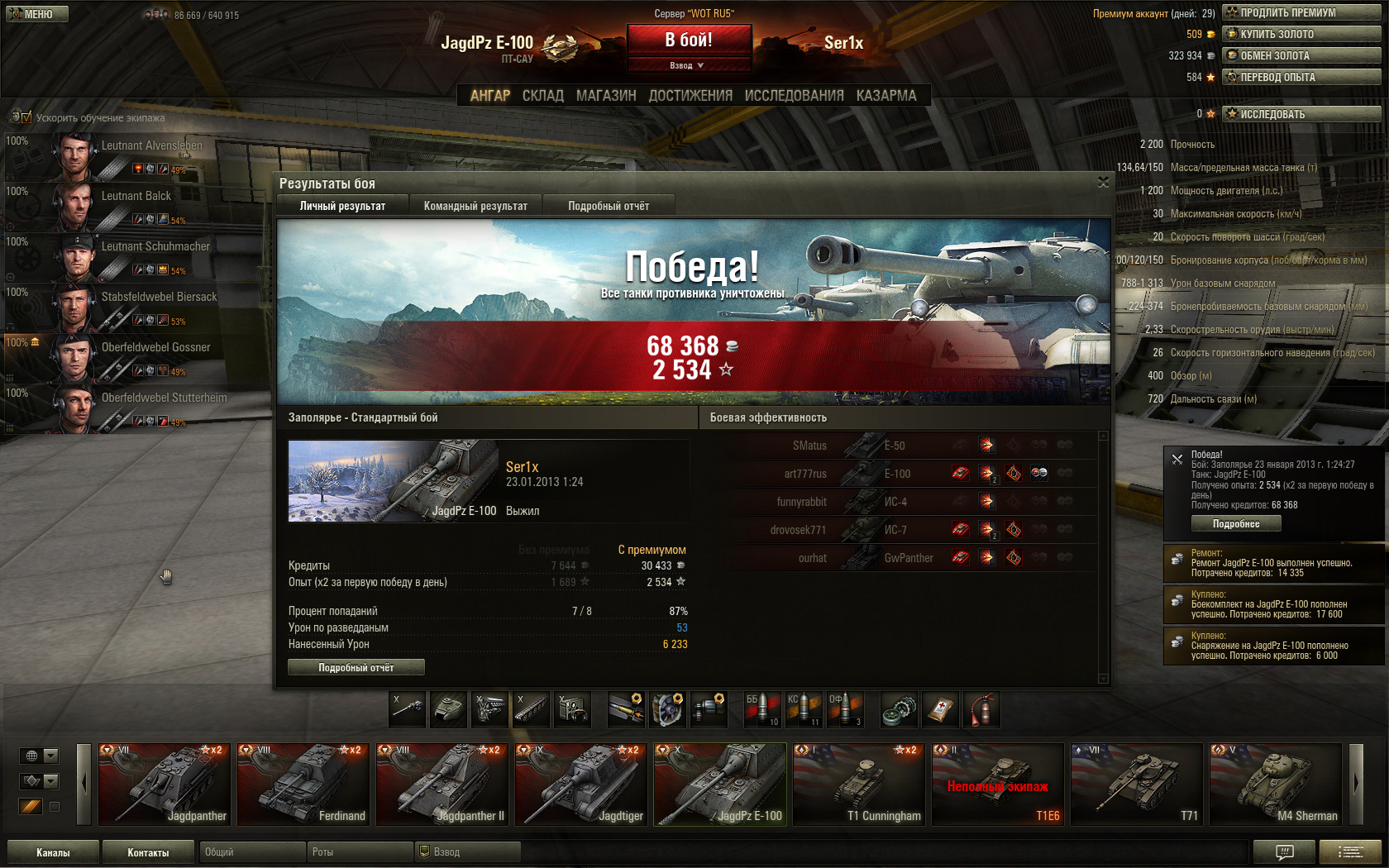
Task: Open the Контакты panel
Action: (148, 852)
